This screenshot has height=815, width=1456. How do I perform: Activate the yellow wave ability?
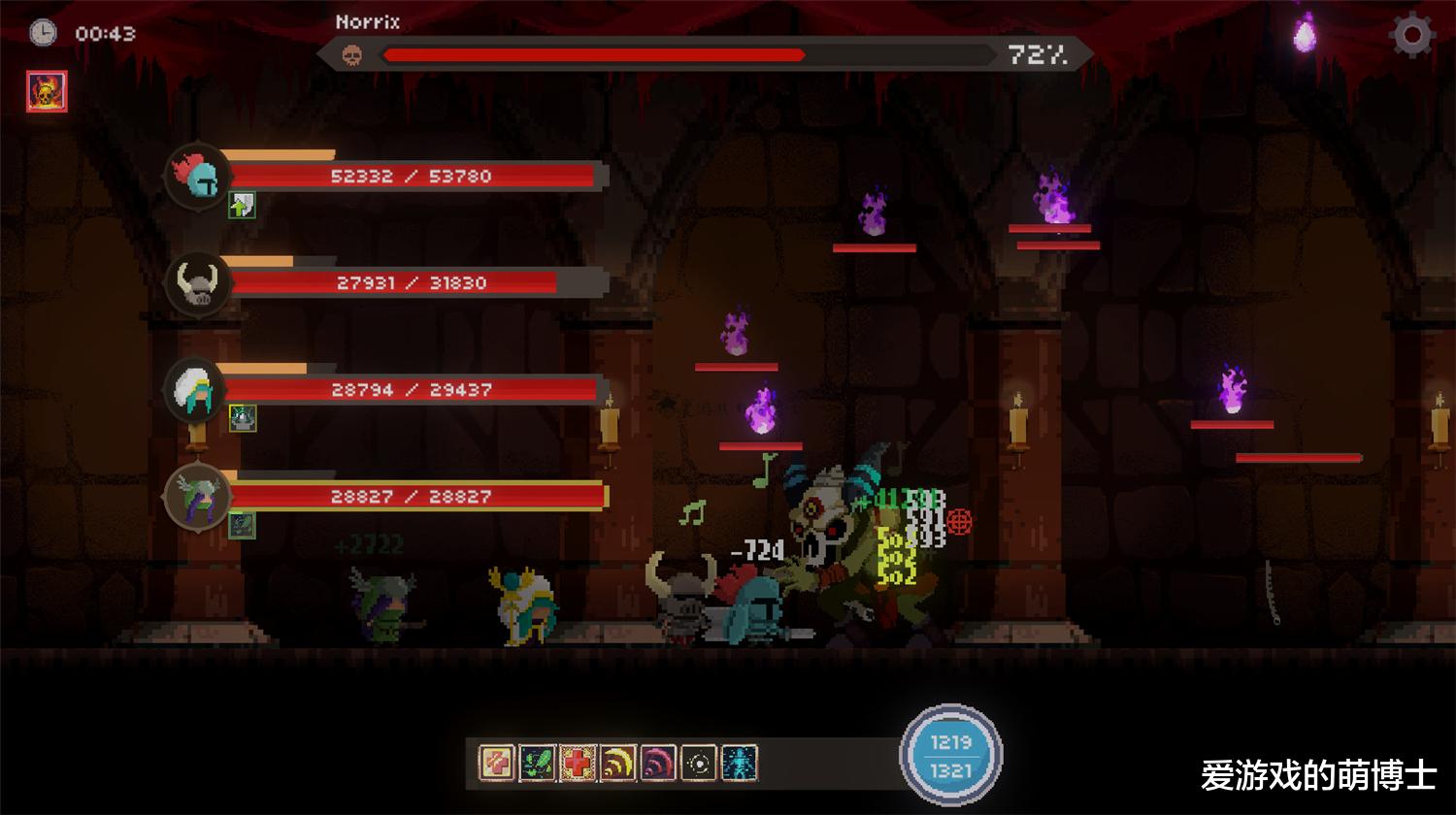(617, 763)
